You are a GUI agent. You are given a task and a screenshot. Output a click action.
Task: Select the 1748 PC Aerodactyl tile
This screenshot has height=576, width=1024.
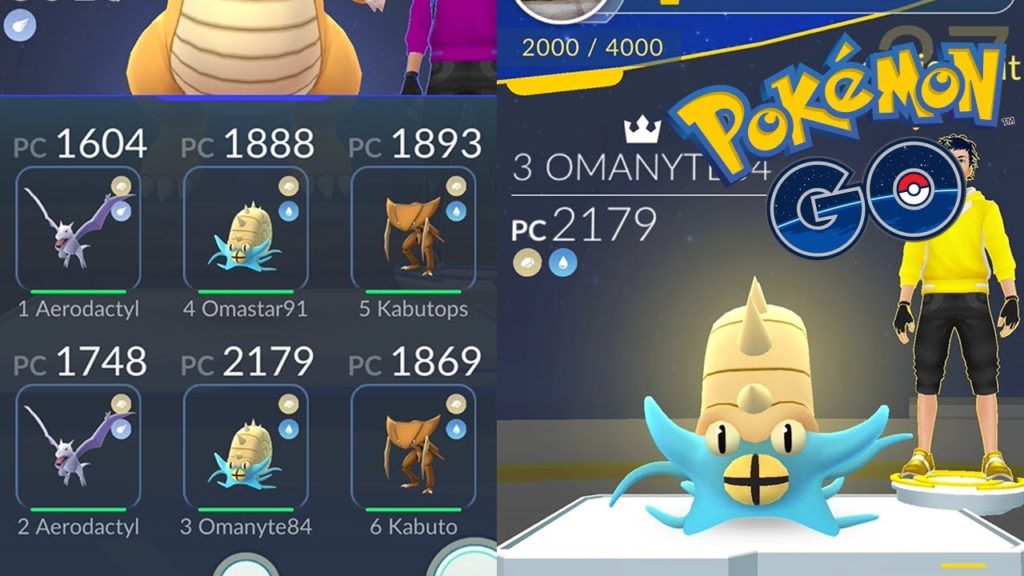tap(79, 447)
